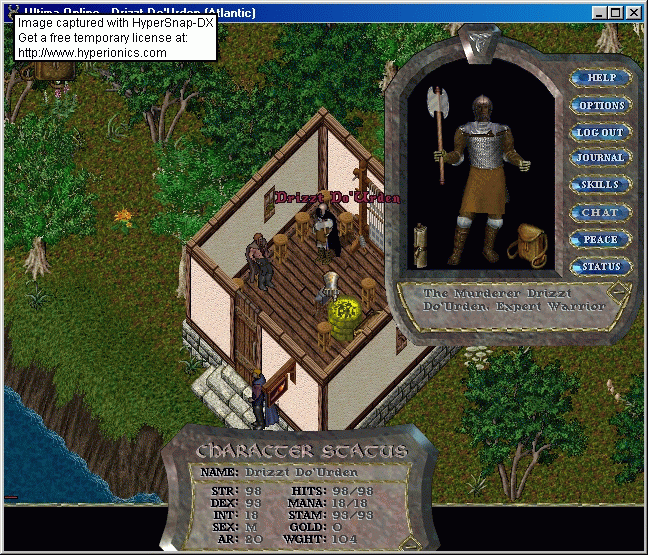The image size is (648, 555).
Task: Open the Chat window
Action: pyautogui.click(x=600, y=212)
